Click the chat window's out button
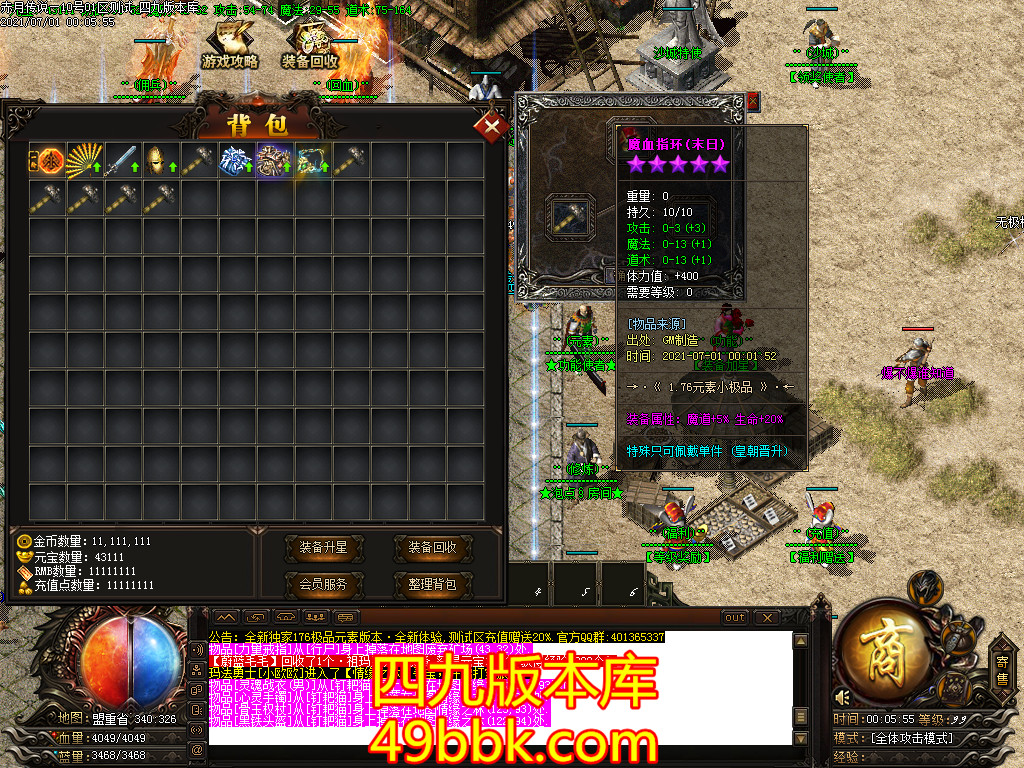Image resolution: width=1024 pixels, height=768 pixels. point(735,617)
